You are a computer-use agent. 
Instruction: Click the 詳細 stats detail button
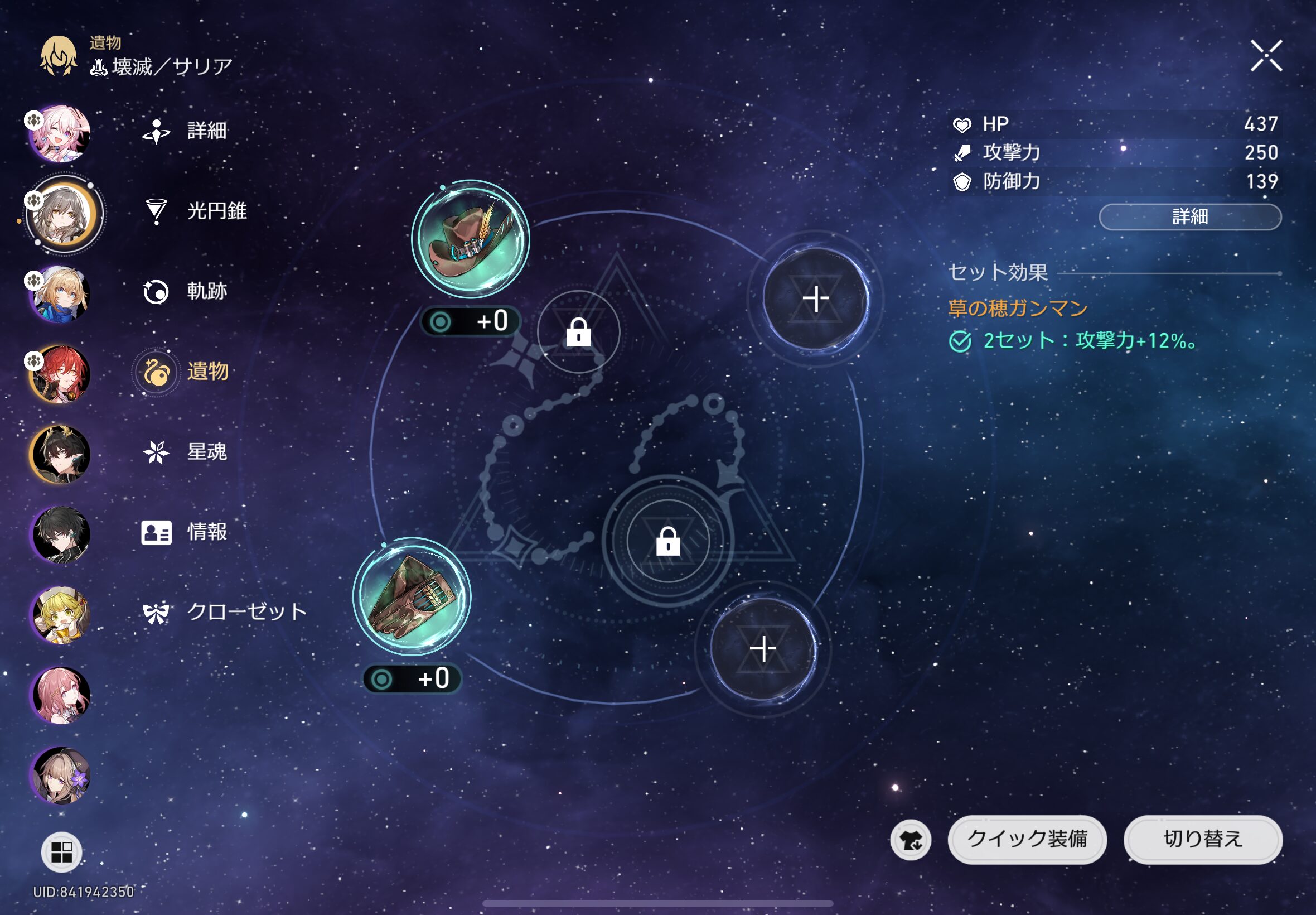[x=1189, y=216]
